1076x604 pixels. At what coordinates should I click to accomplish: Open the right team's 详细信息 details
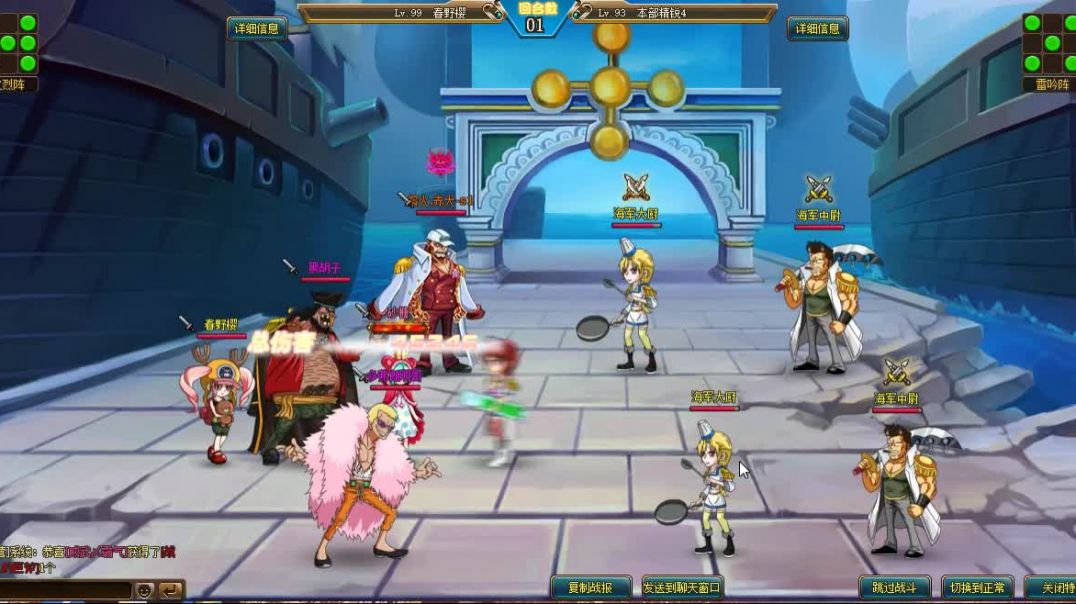817,29
